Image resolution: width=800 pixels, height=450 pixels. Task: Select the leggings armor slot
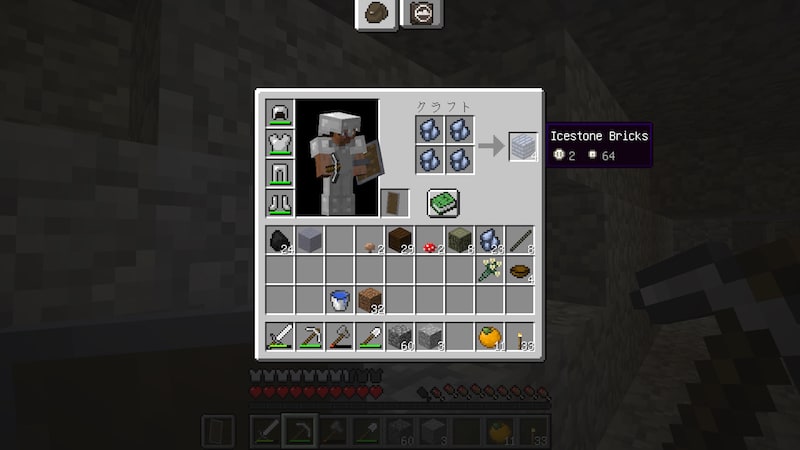(279, 174)
